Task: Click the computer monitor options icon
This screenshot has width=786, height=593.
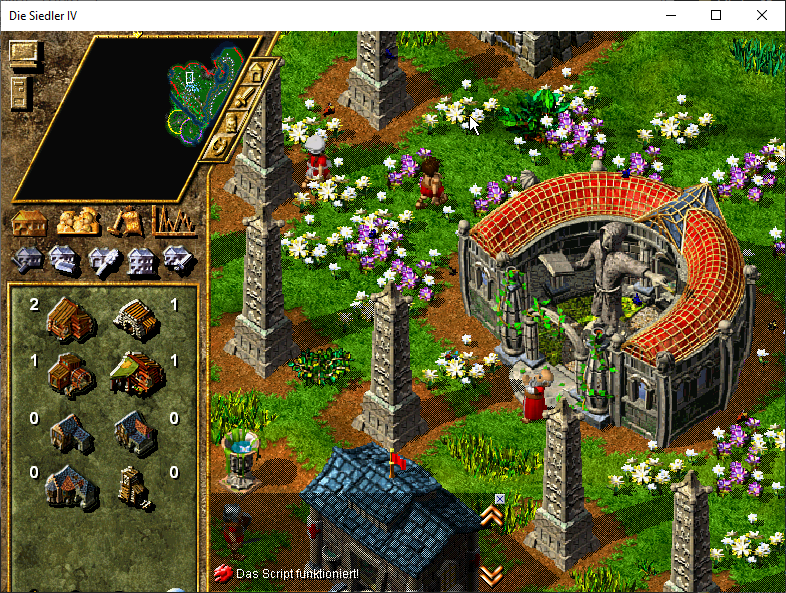Action: 23,52
